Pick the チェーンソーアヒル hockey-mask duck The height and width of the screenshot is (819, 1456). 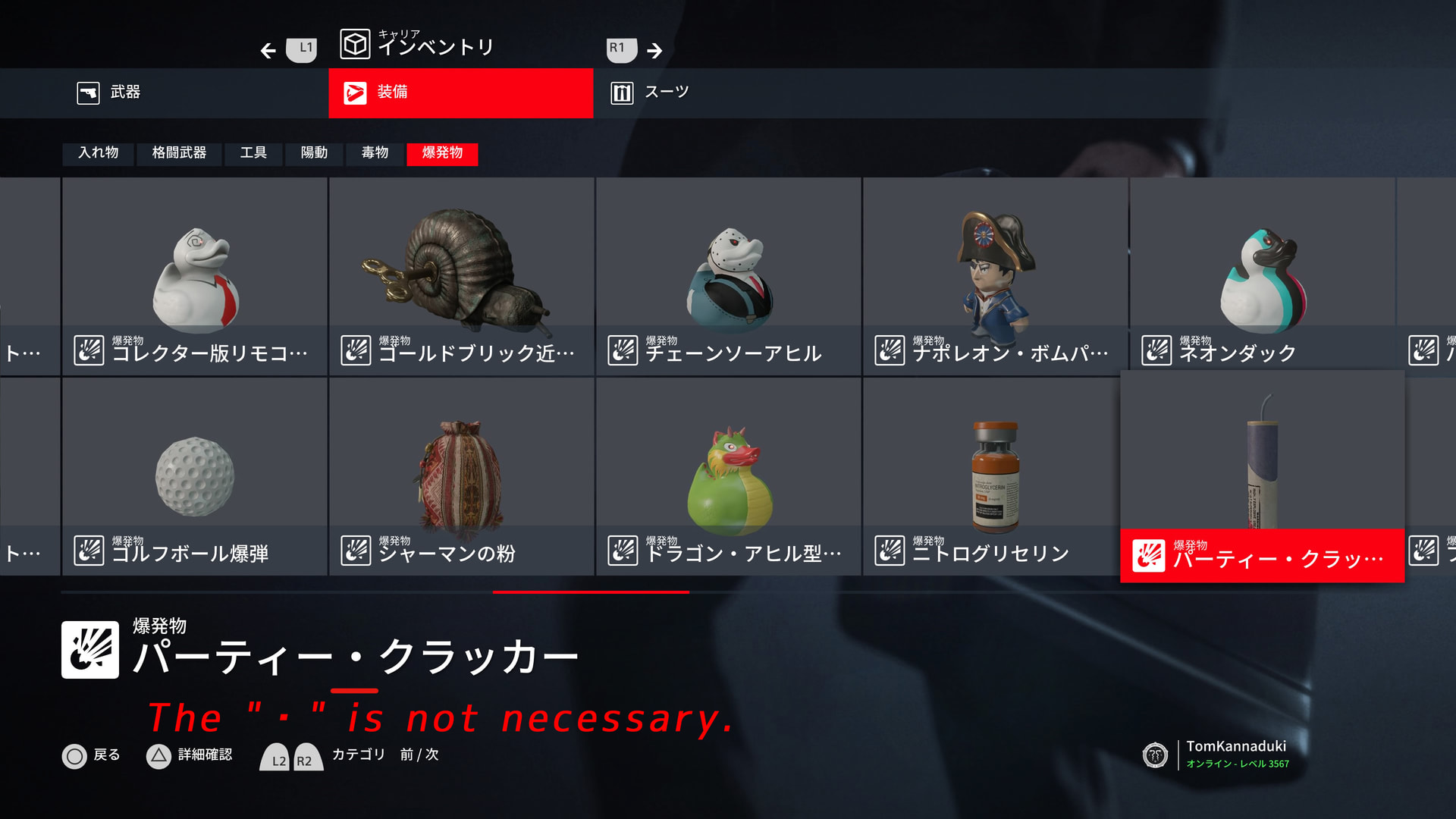729,277
